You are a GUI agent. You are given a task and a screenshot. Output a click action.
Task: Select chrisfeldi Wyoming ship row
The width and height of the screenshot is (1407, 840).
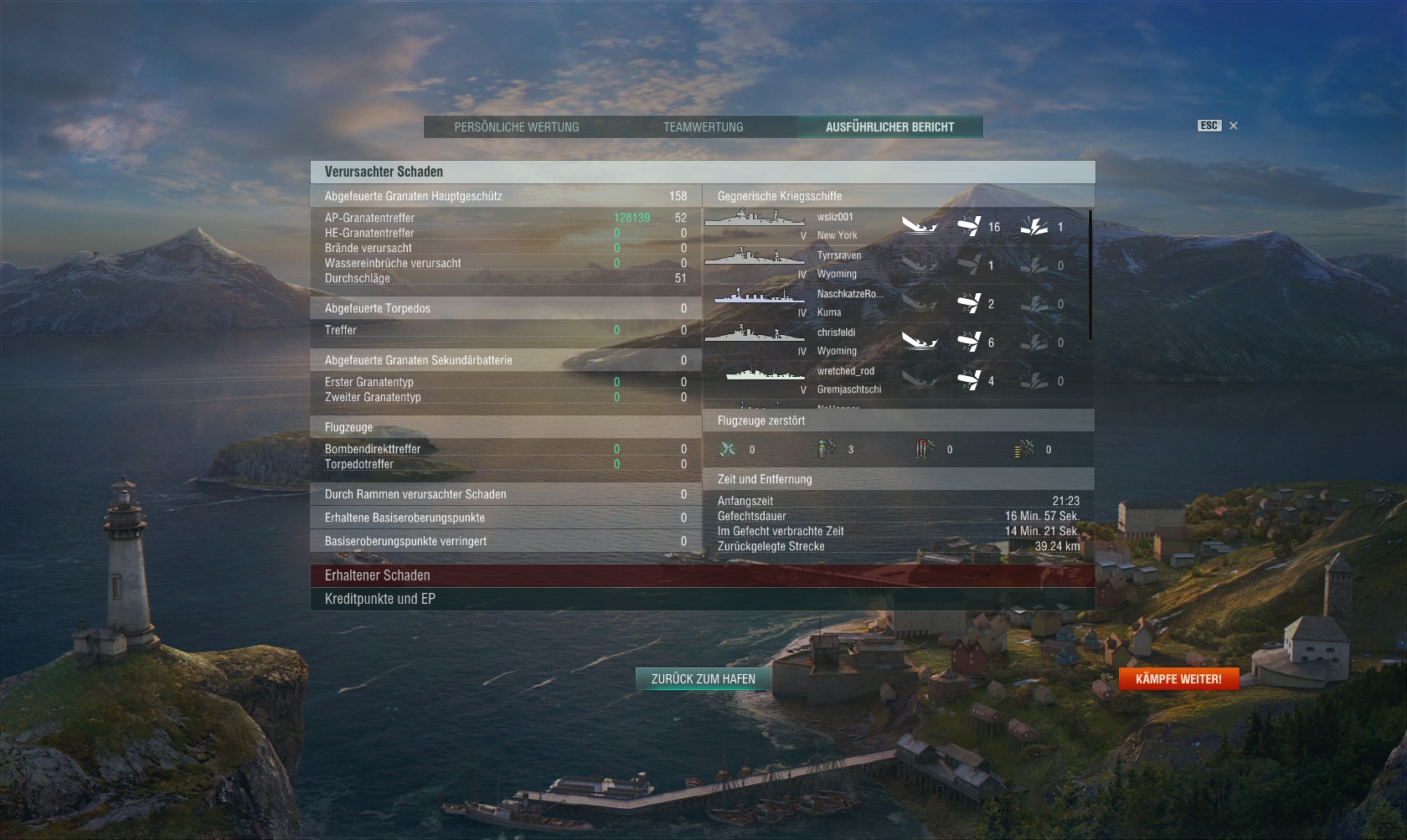coord(894,342)
